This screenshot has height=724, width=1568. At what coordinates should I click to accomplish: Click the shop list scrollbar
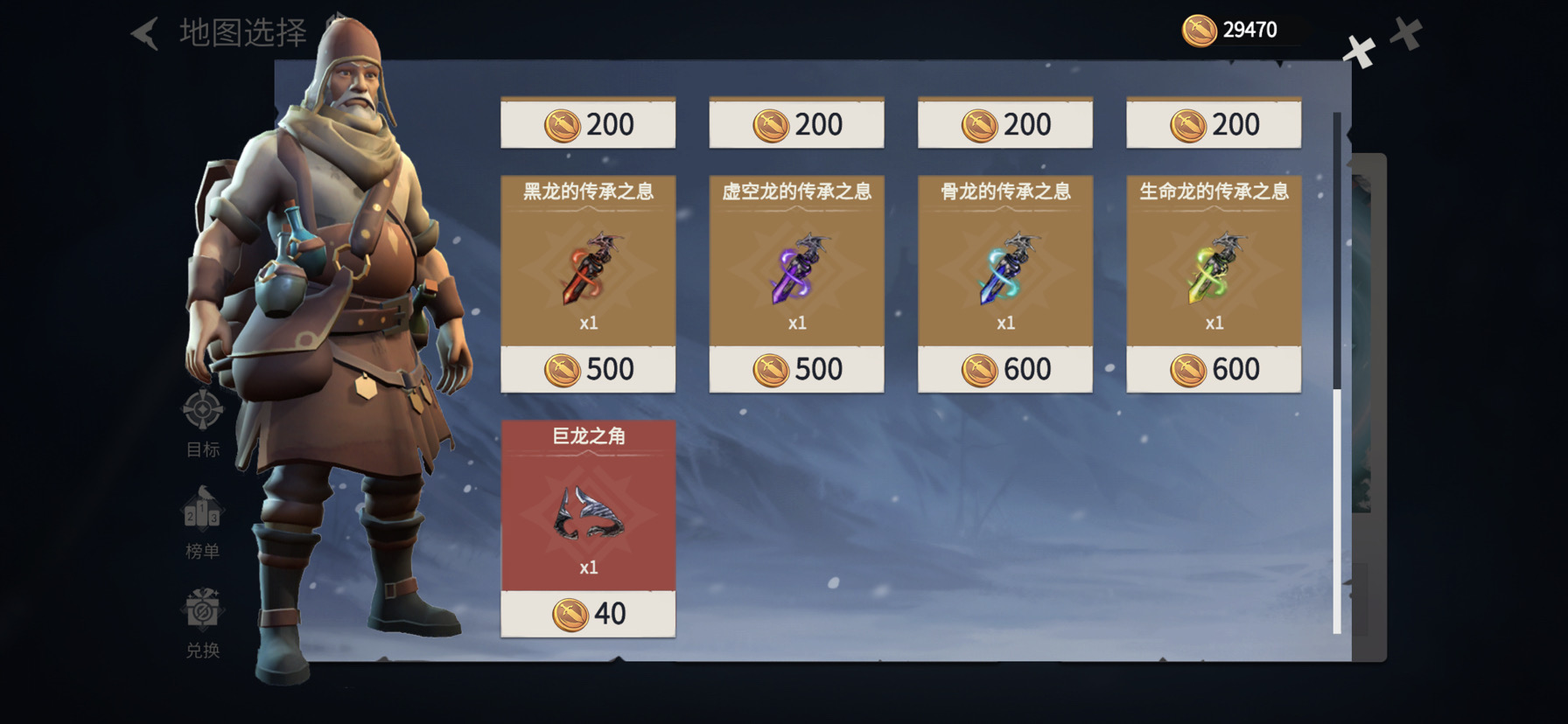(x=1336, y=376)
